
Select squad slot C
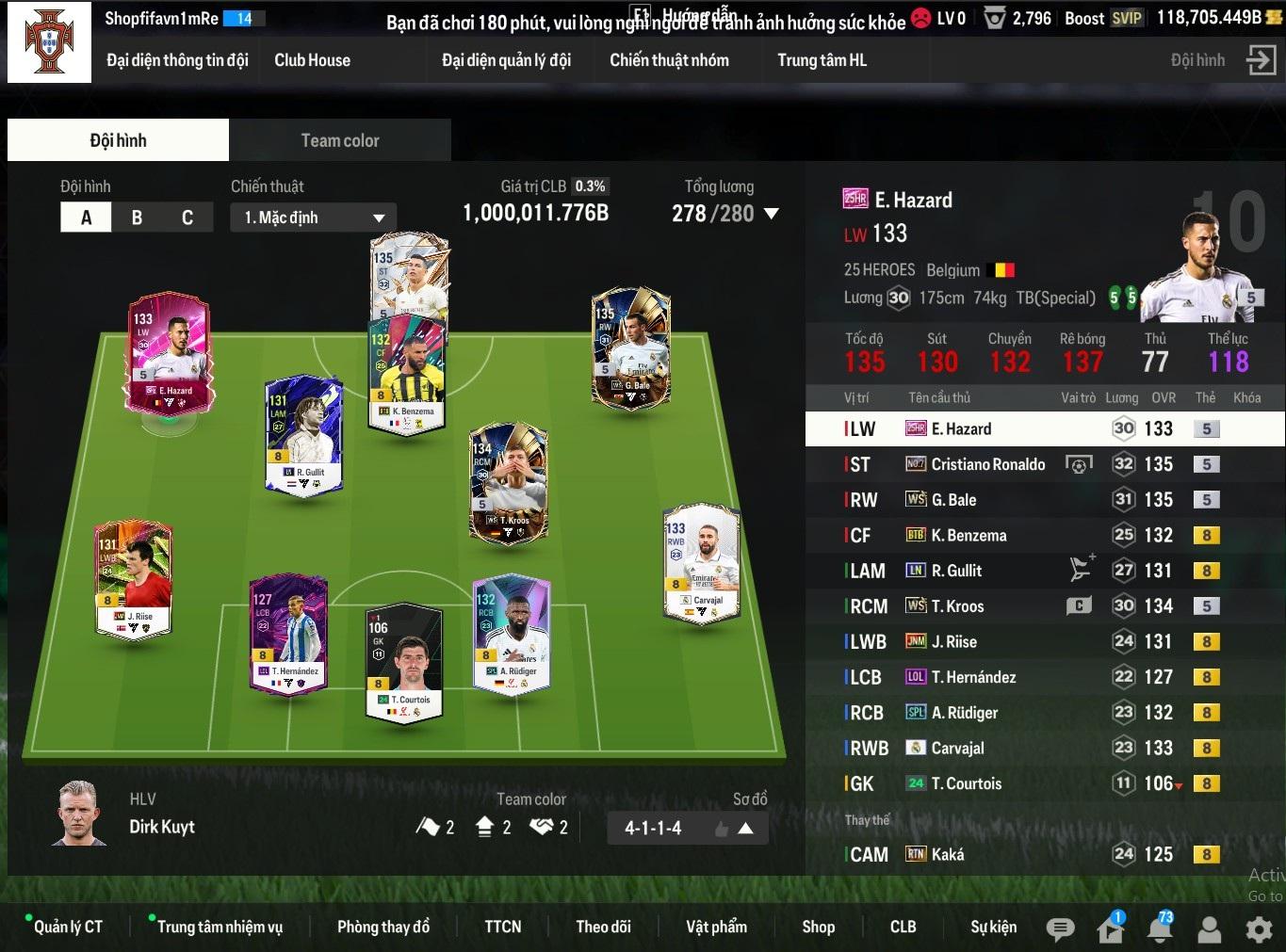click(x=187, y=218)
